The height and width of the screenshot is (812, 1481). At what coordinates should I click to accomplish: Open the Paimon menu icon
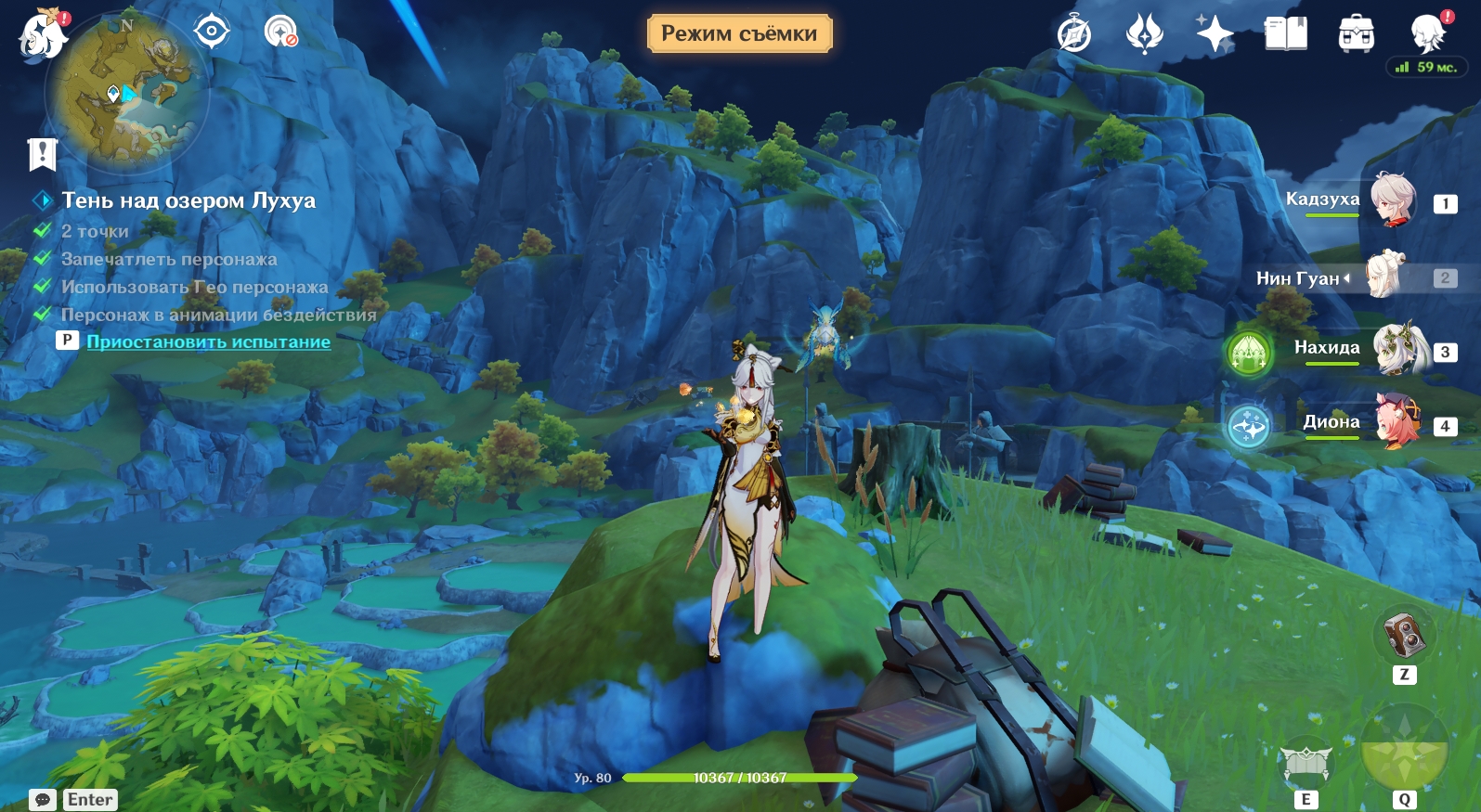tap(42, 35)
